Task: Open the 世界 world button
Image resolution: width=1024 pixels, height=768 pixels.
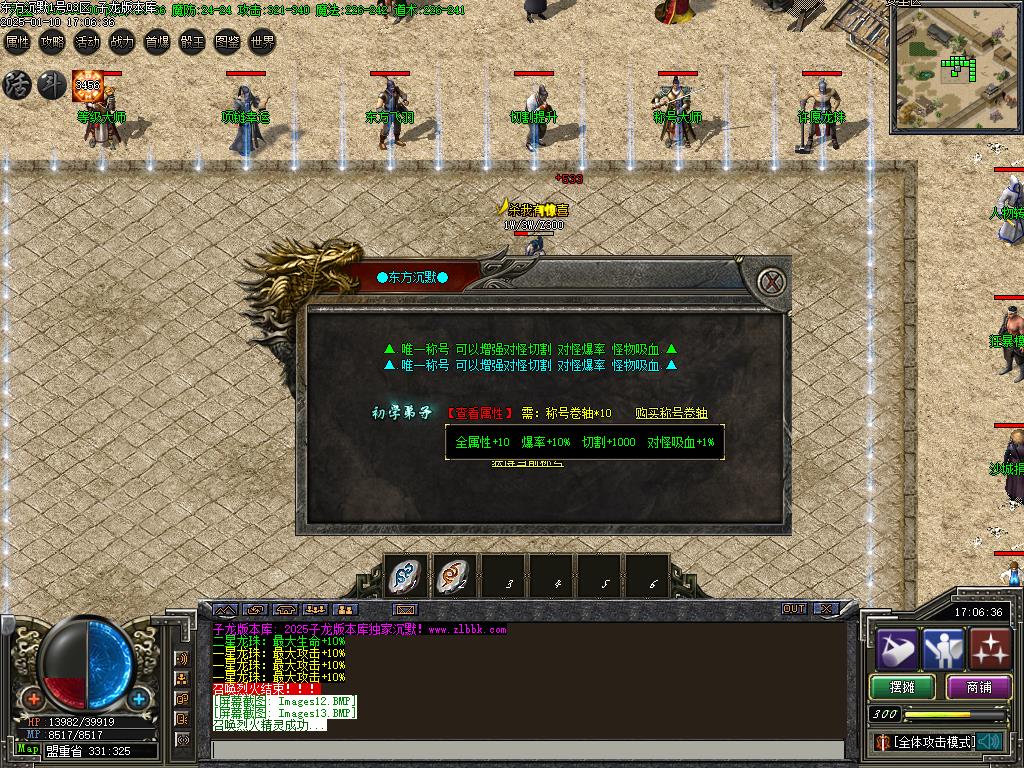Action: (262, 42)
